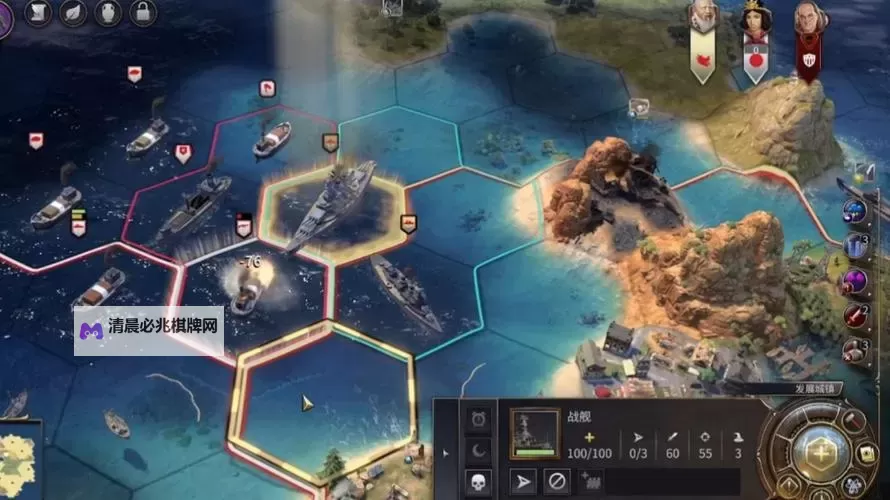Choose the crescent moon sleep button

[478, 450]
